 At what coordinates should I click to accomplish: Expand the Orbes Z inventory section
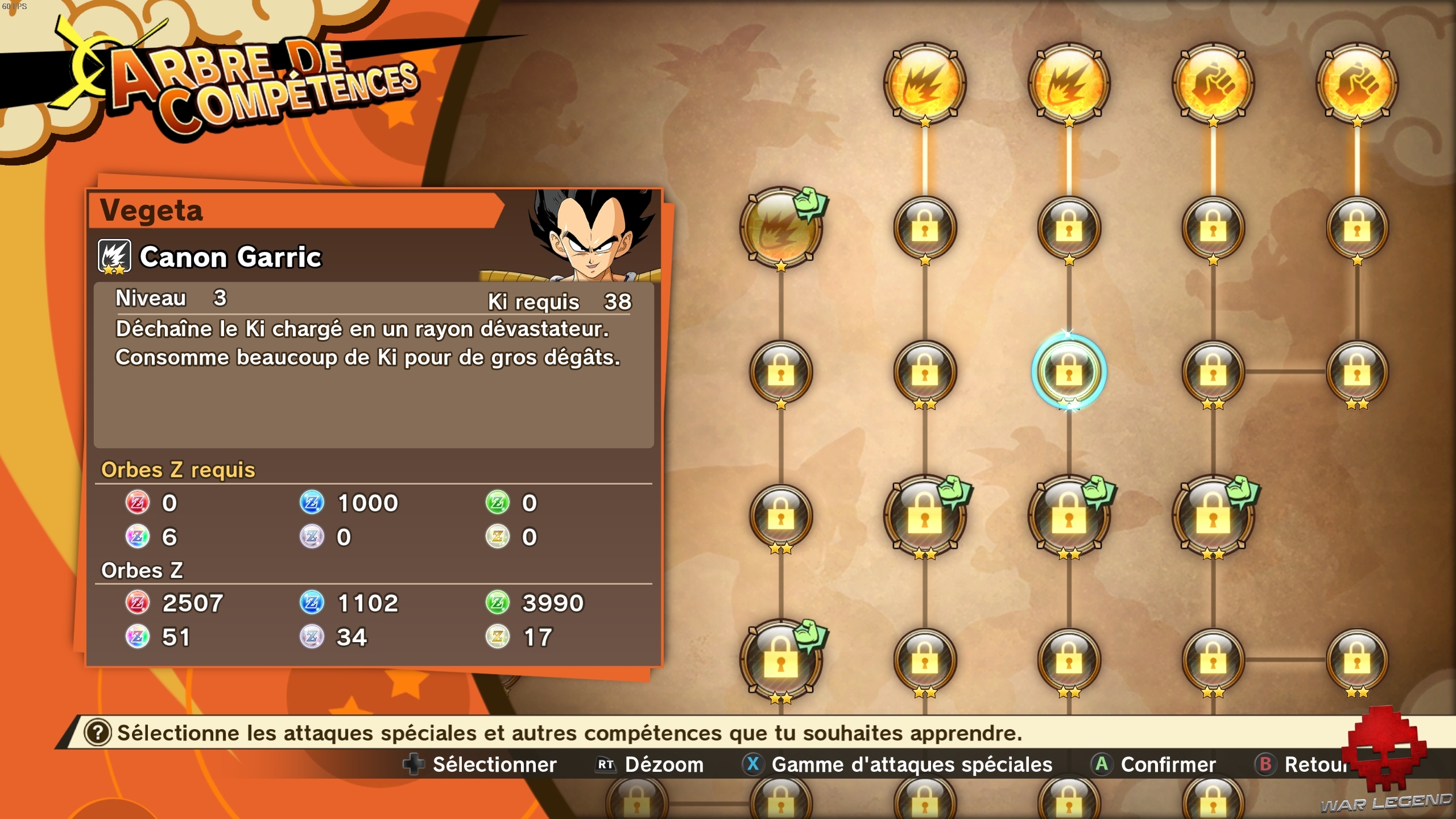(142, 570)
